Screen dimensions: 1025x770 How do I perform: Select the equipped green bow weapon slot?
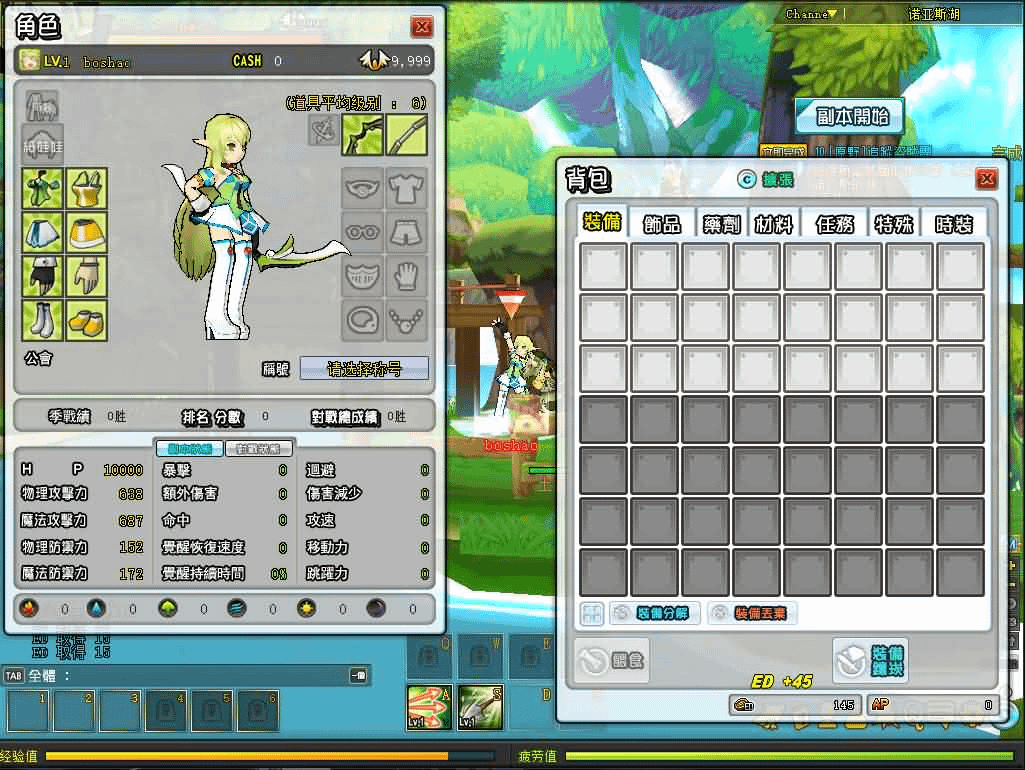363,135
